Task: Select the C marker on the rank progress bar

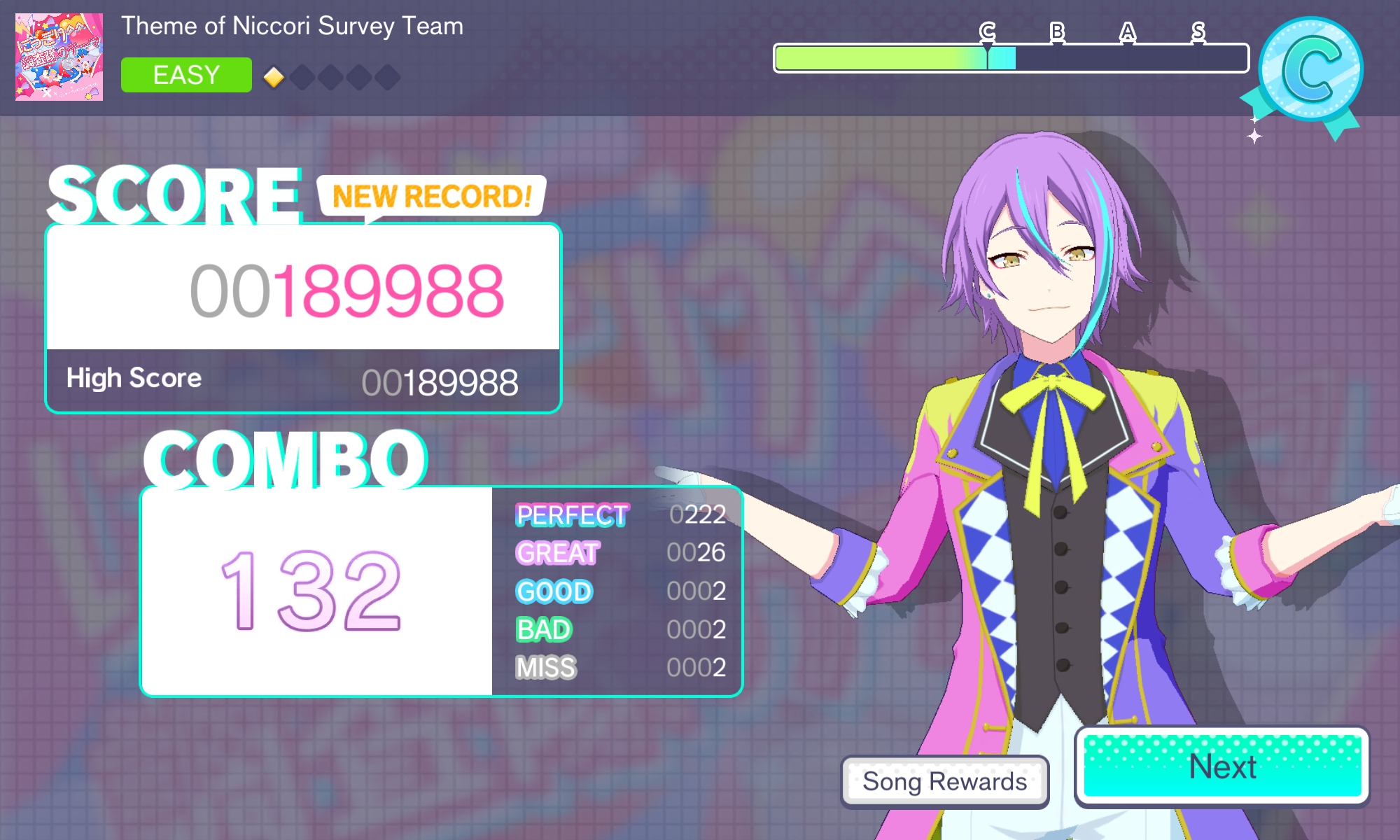Action: [x=986, y=31]
